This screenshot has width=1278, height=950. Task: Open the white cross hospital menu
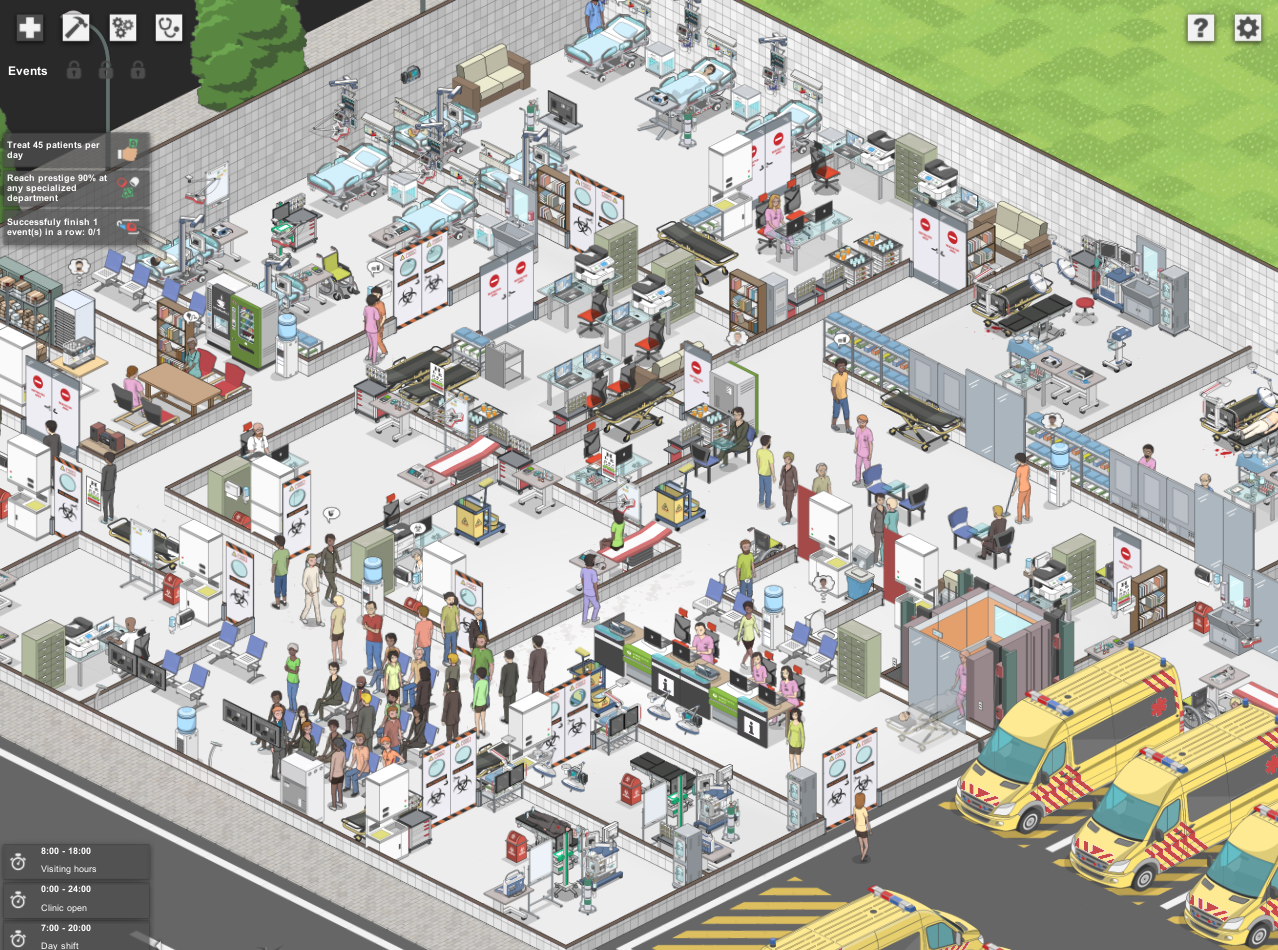point(30,28)
